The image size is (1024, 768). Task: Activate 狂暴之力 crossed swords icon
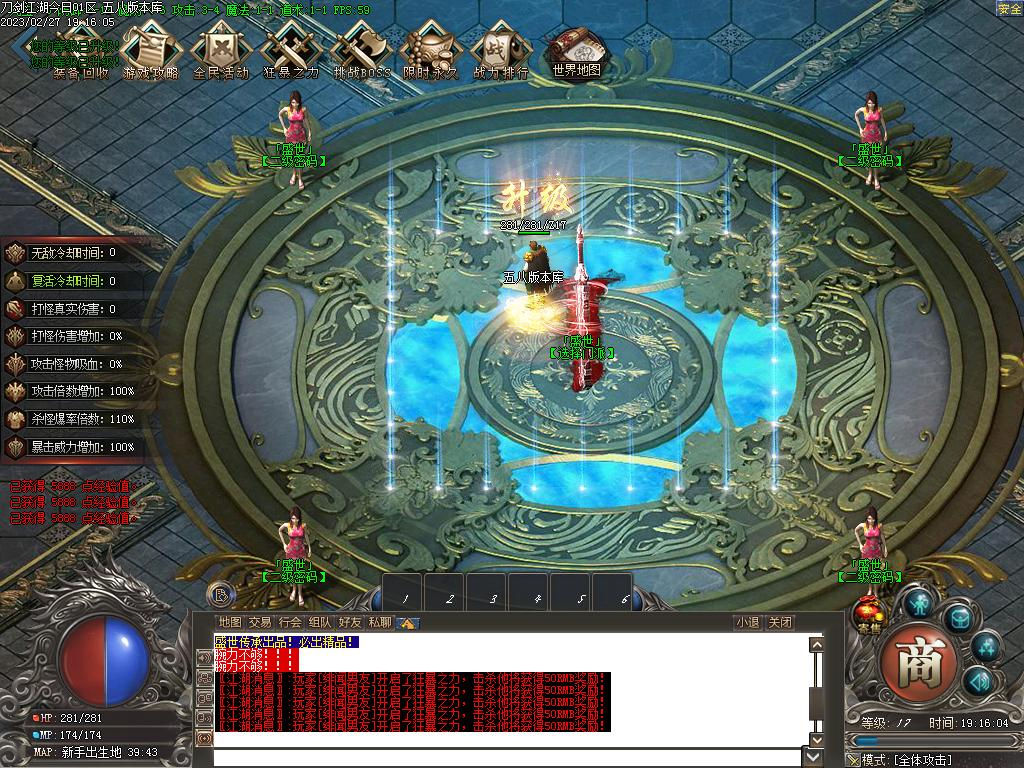[290, 52]
